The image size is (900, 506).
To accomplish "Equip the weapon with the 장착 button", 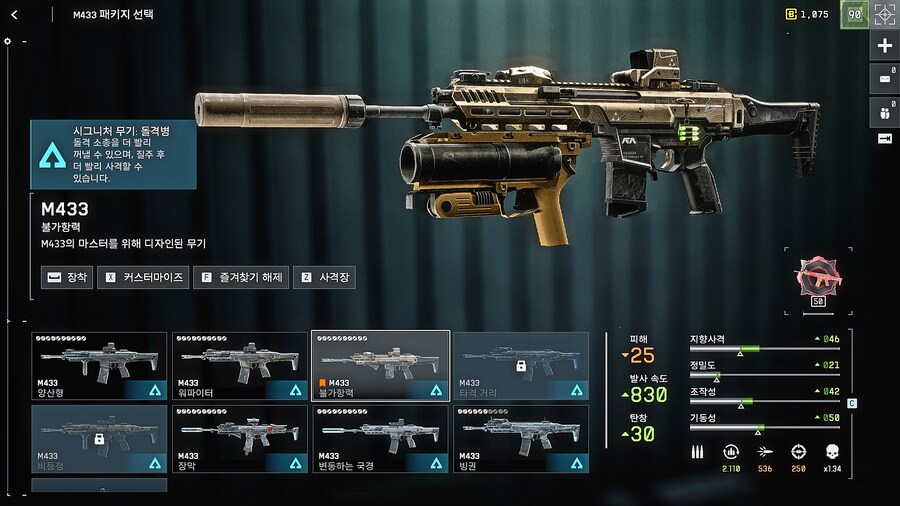I will pos(67,277).
